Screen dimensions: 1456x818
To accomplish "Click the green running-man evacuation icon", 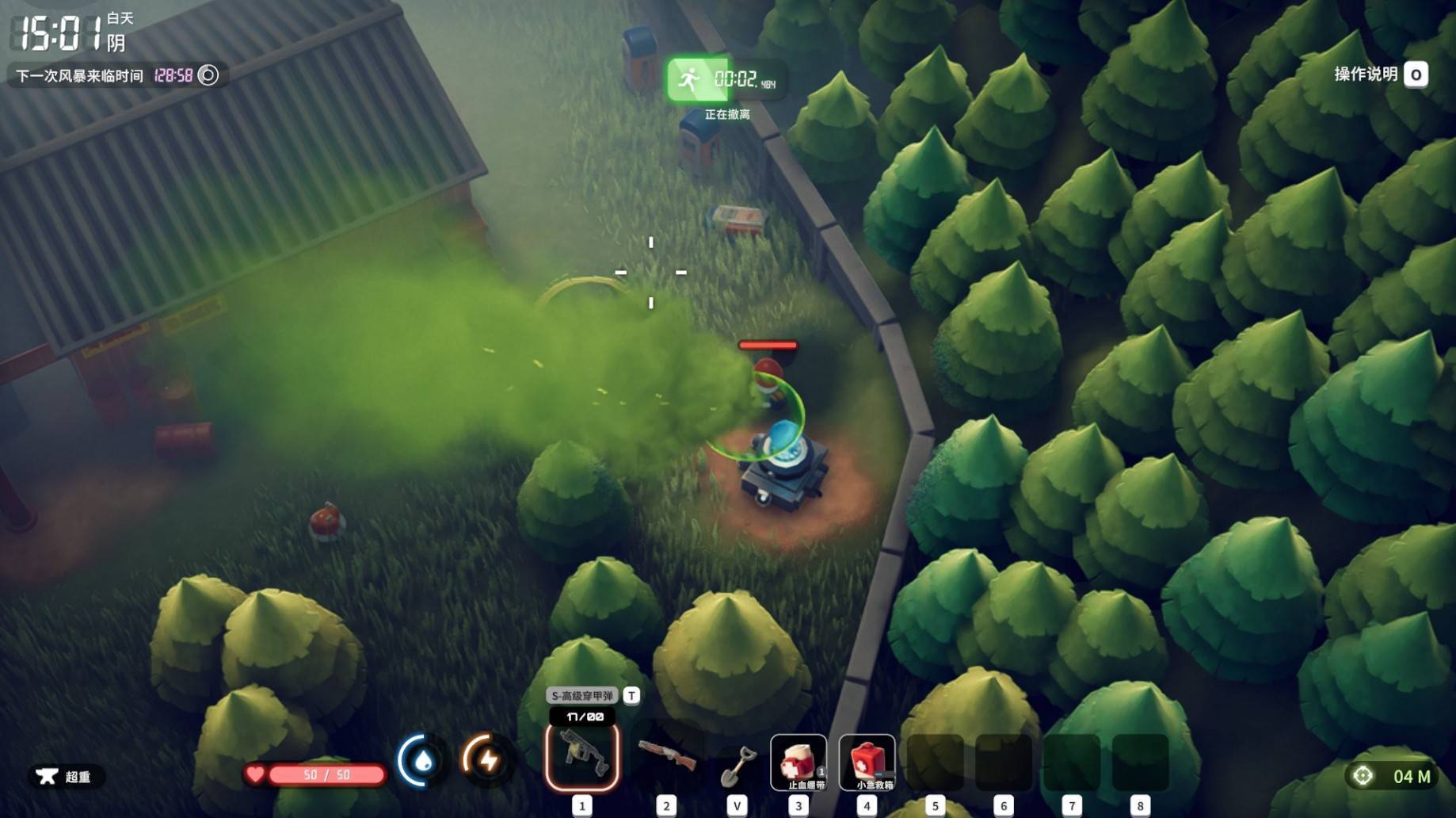I will (x=689, y=79).
